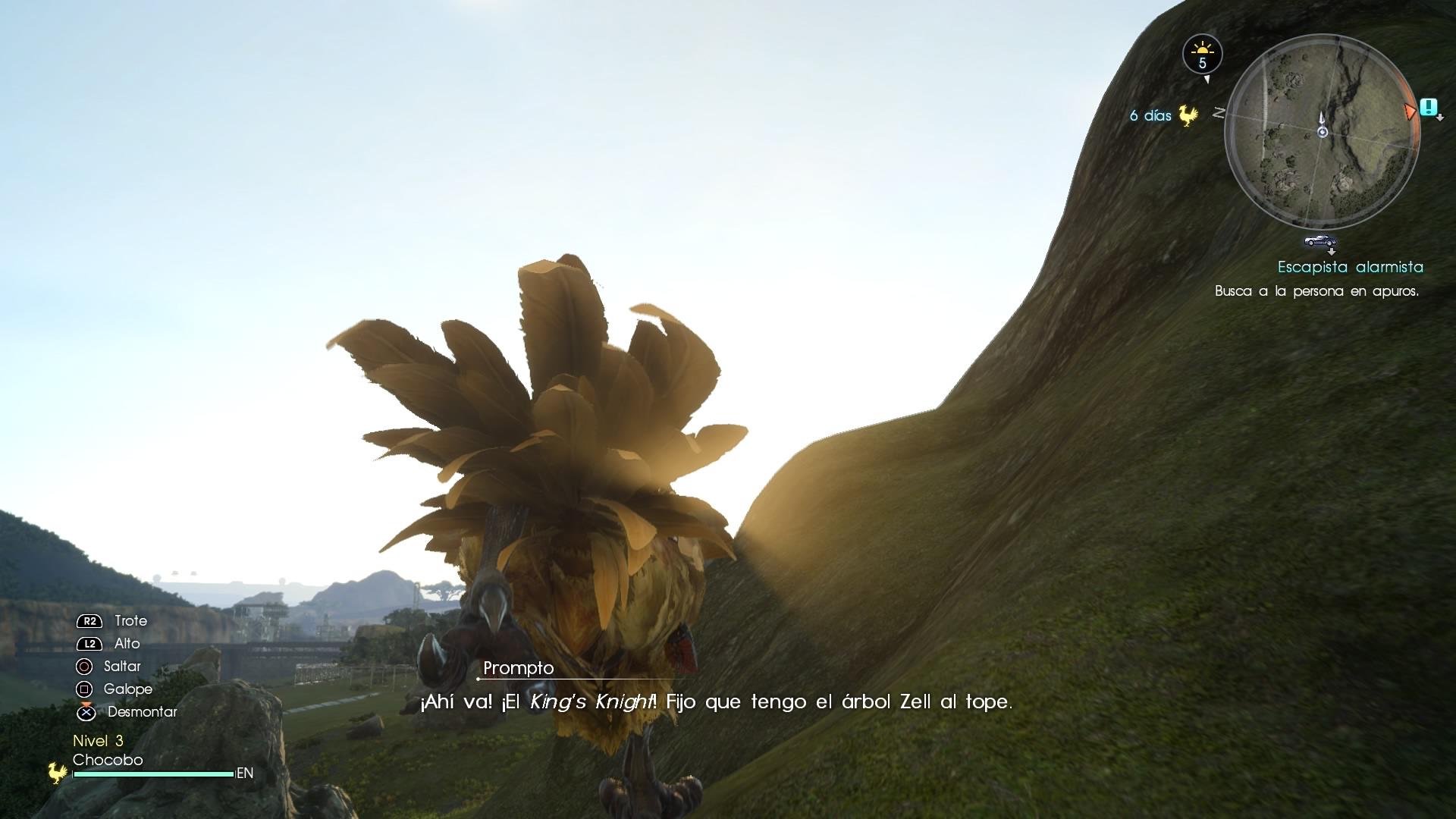This screenshot has height=819, width=1456.
Task: Select the car icon under the minimap
Action: pyautogui.click(x=1320, y=241)
